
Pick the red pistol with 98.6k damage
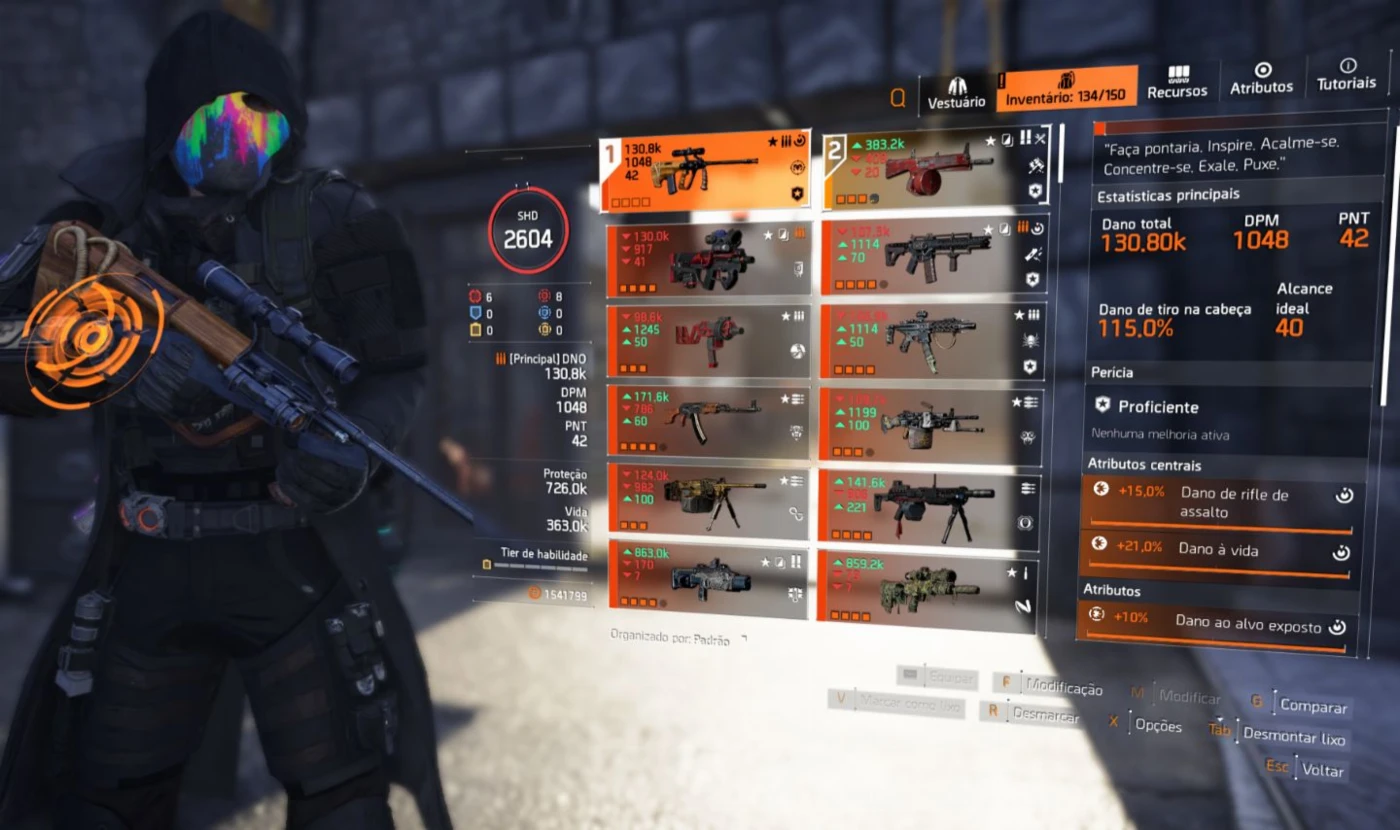click(708, 340)
